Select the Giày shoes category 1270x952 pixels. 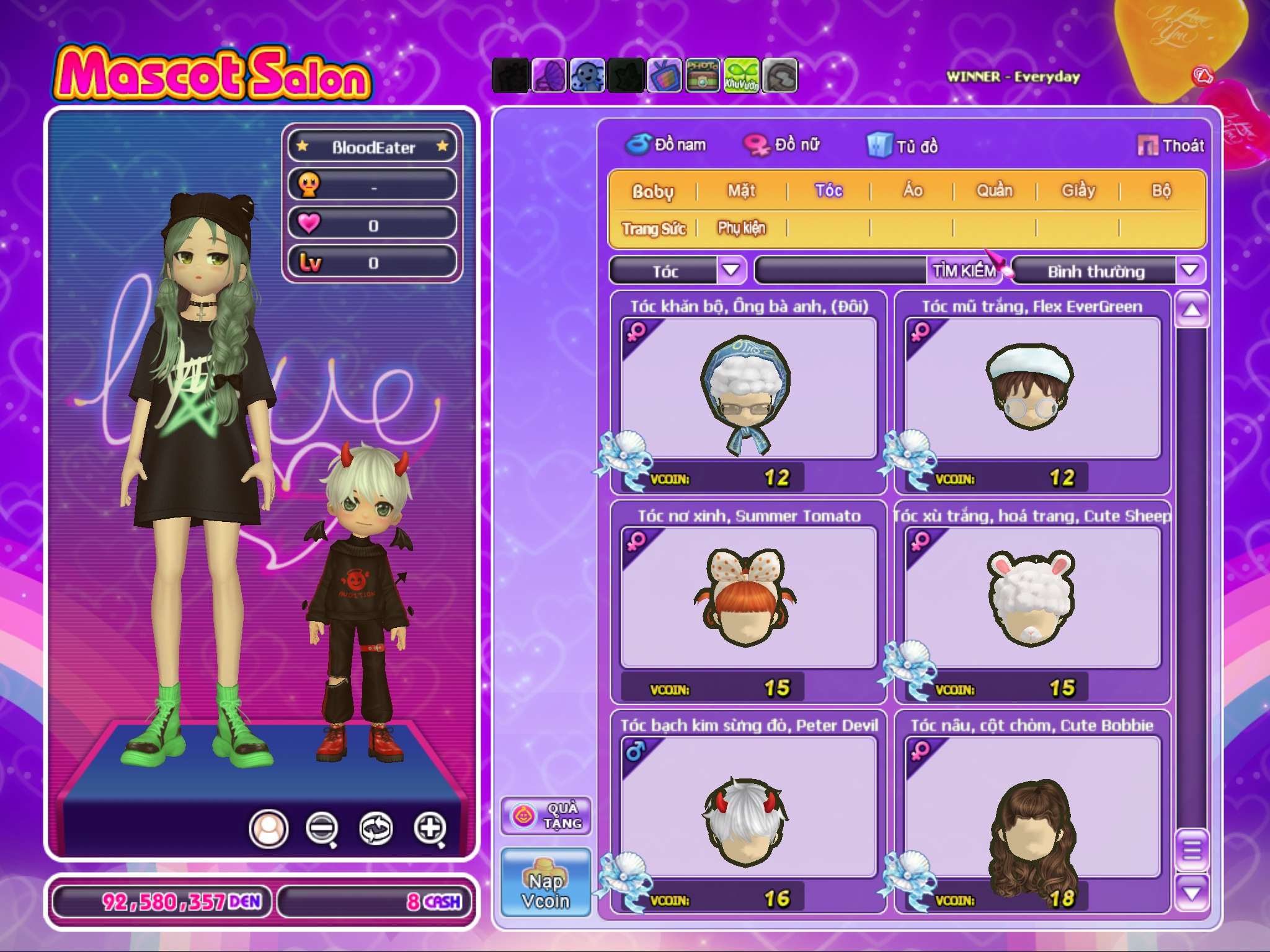[x=1078, y=191]
